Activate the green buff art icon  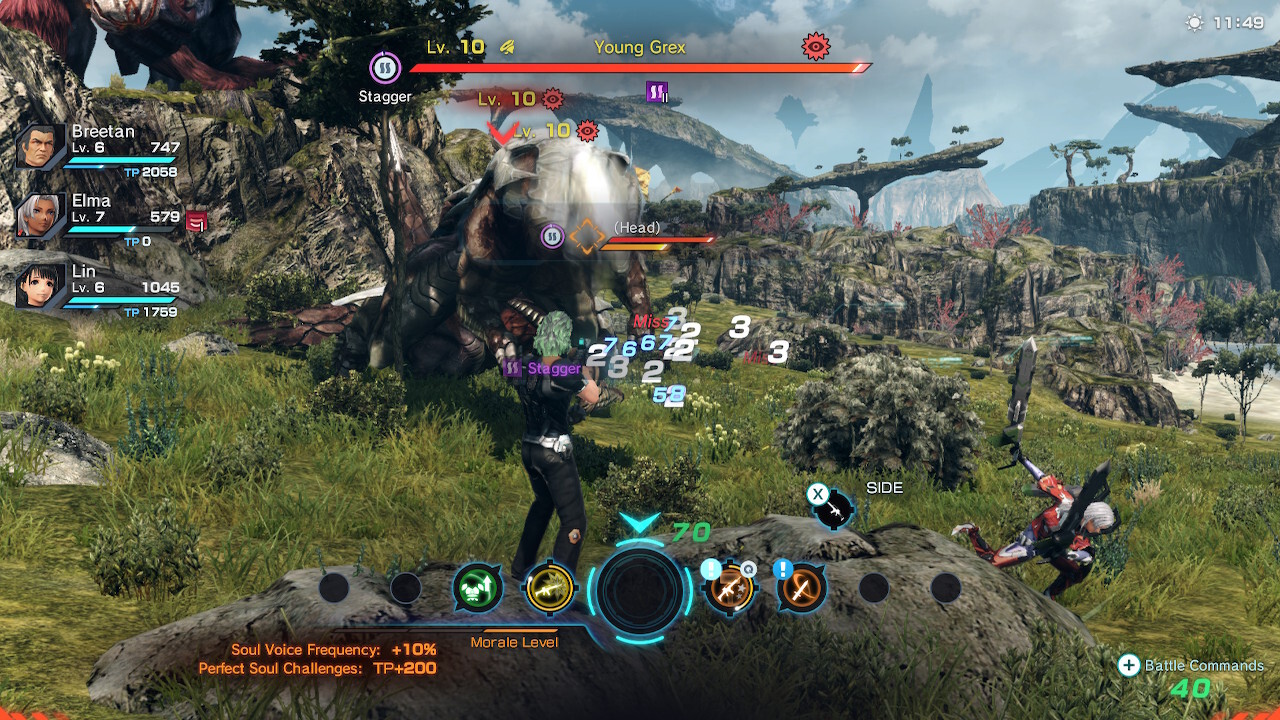pyautogui.click(x=476, y=588)
